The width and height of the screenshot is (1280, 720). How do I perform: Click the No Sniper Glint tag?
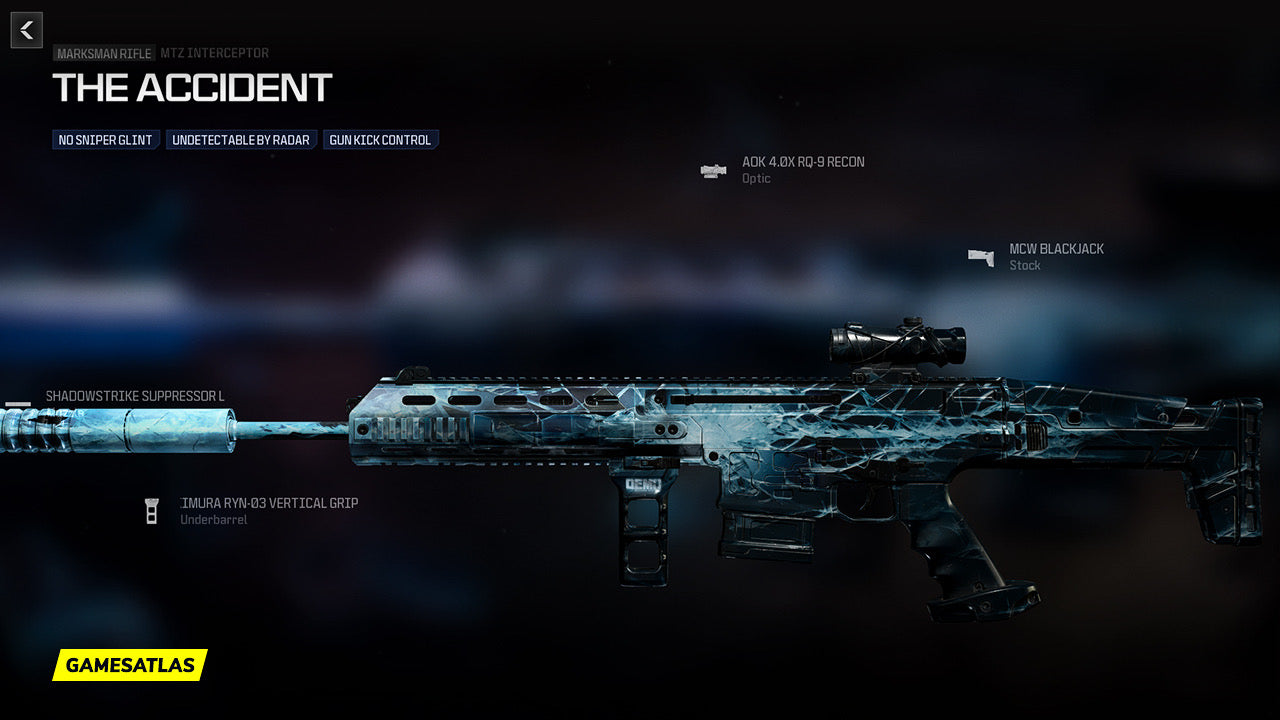coord(105,140)
